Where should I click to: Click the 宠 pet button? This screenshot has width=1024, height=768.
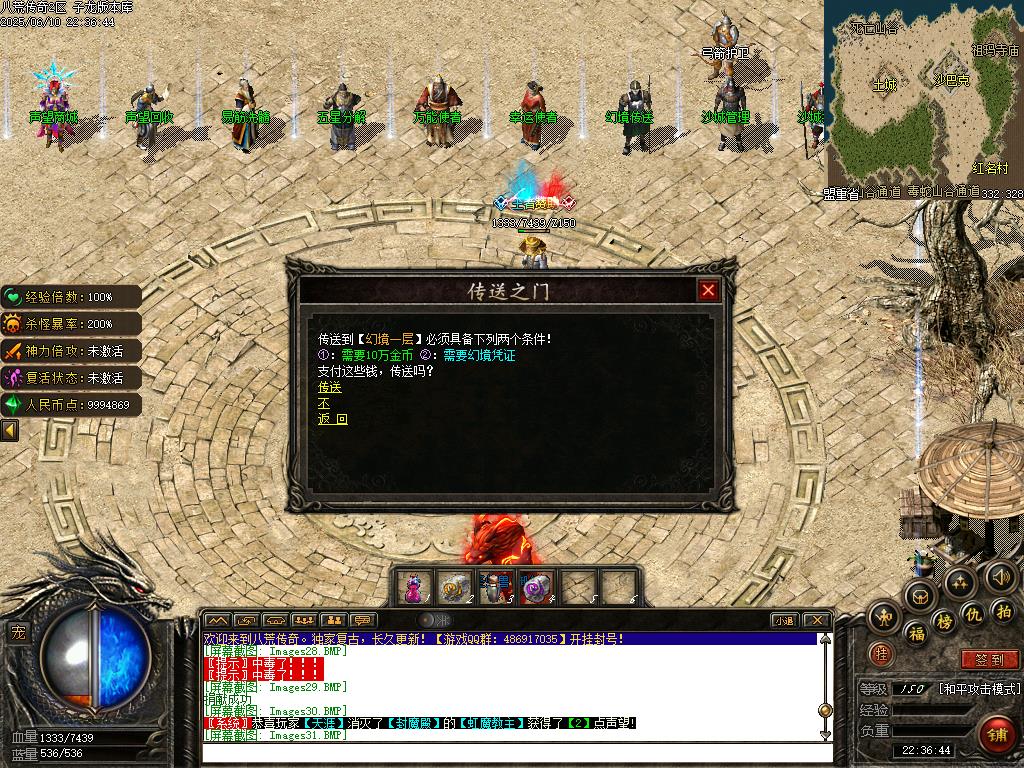click(x=18, y=632)
